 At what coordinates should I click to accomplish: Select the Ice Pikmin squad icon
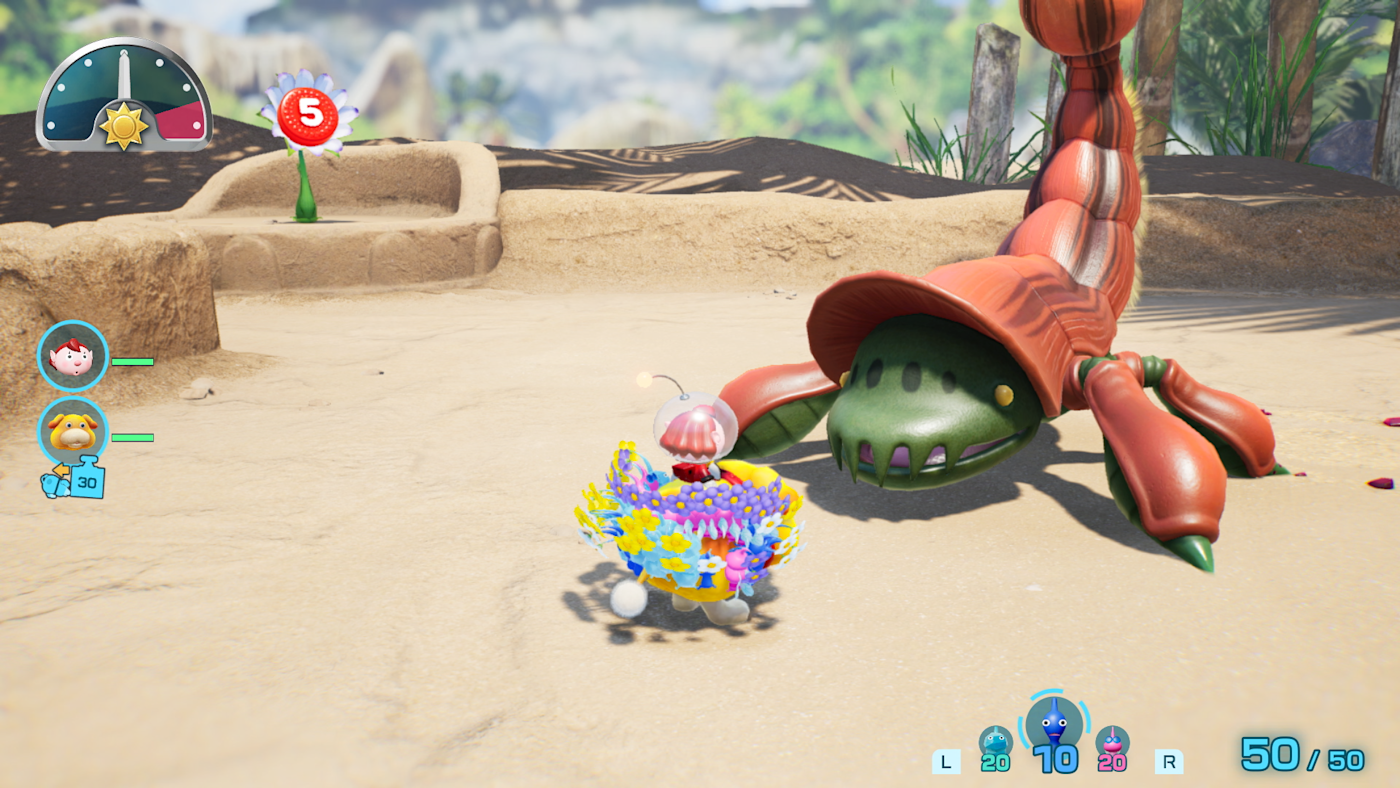click(995, 742)
